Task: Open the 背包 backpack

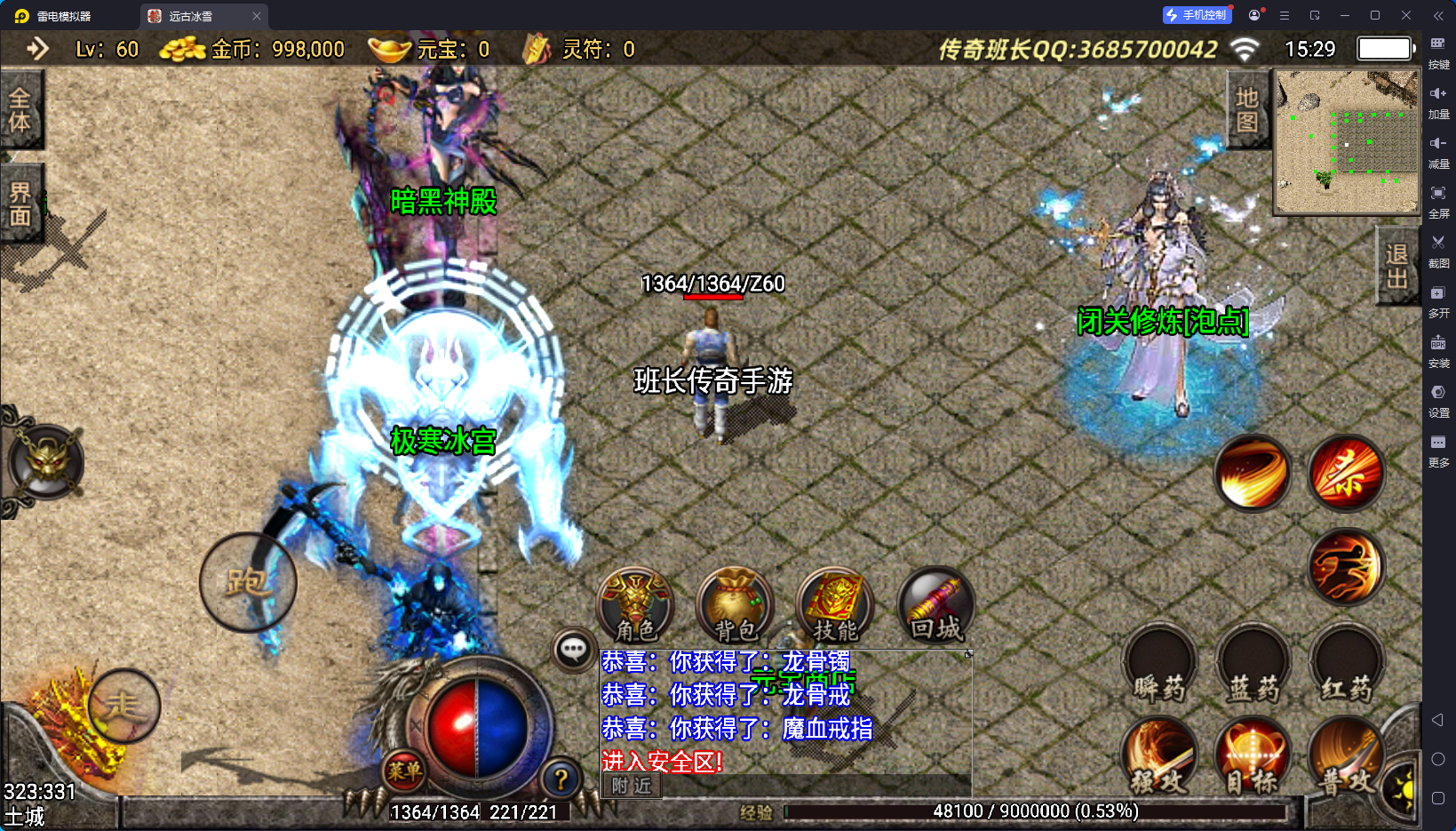Action: (x=736, y=604)
